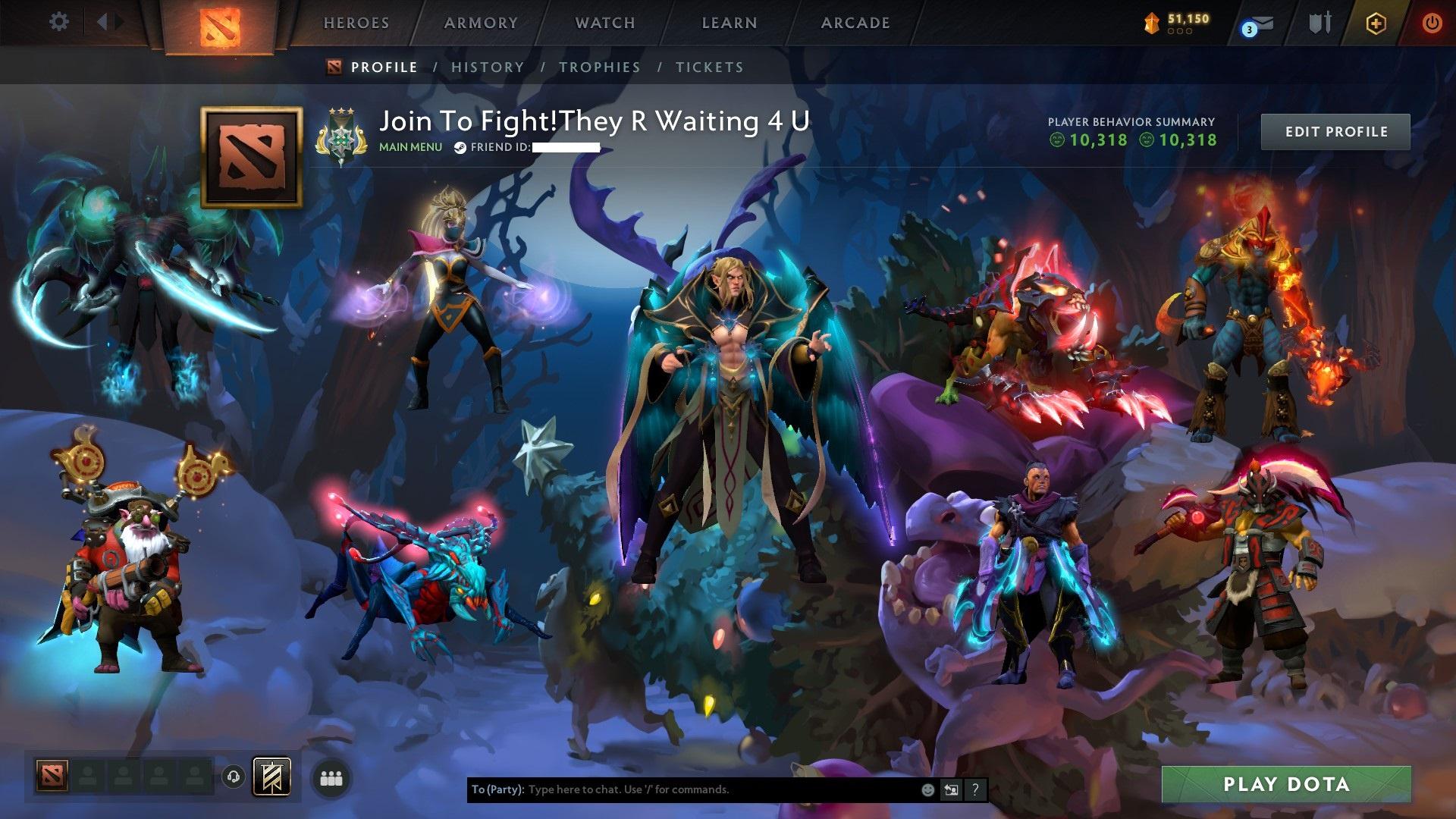Screen dimensions: 1456x819
Task: Open Dota Plus subscription hexagon icon
Action: [x=1376, y=23]
